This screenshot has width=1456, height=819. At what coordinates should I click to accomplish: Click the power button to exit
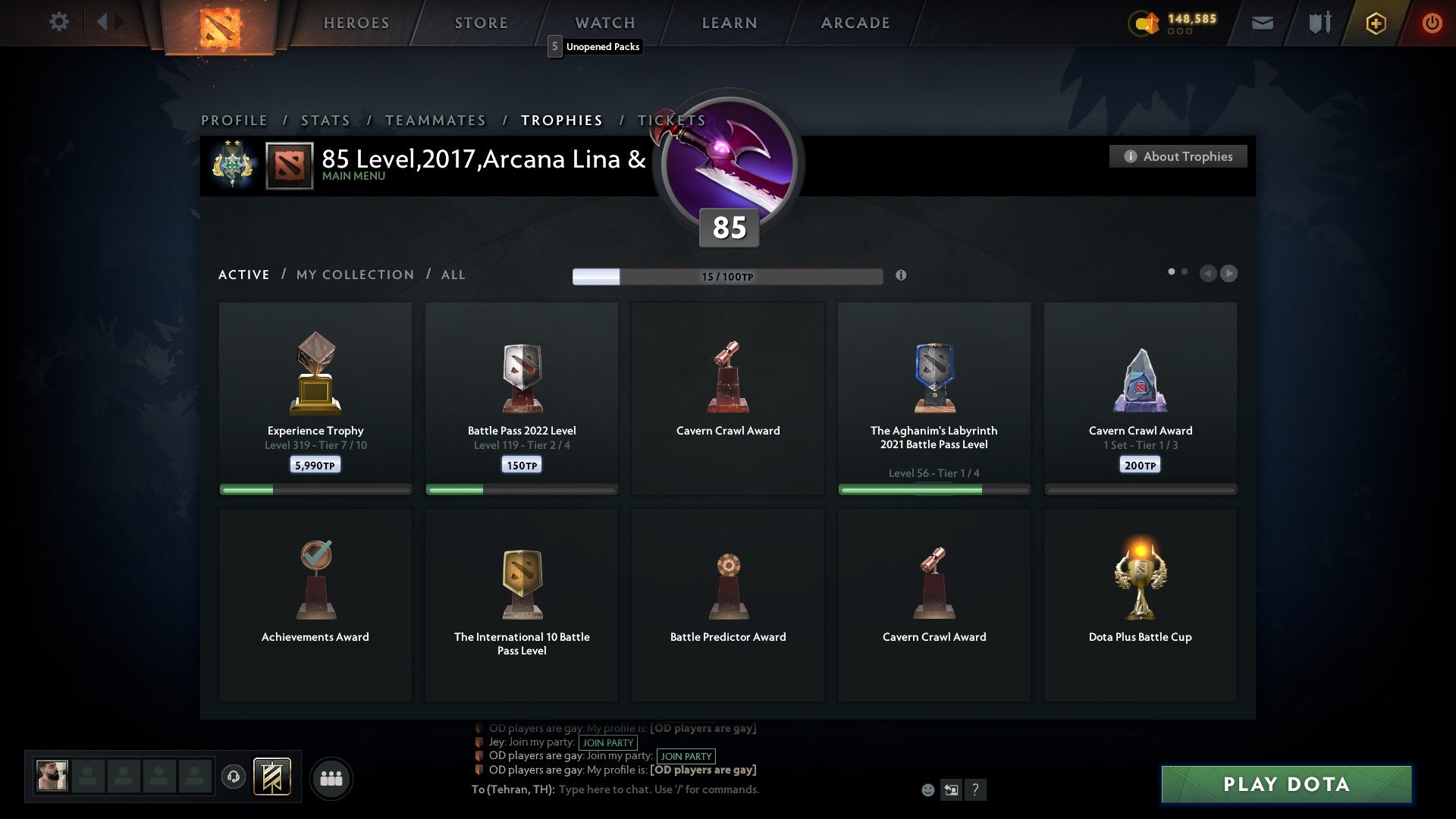pyautogui.click(x=1432, y=23)
